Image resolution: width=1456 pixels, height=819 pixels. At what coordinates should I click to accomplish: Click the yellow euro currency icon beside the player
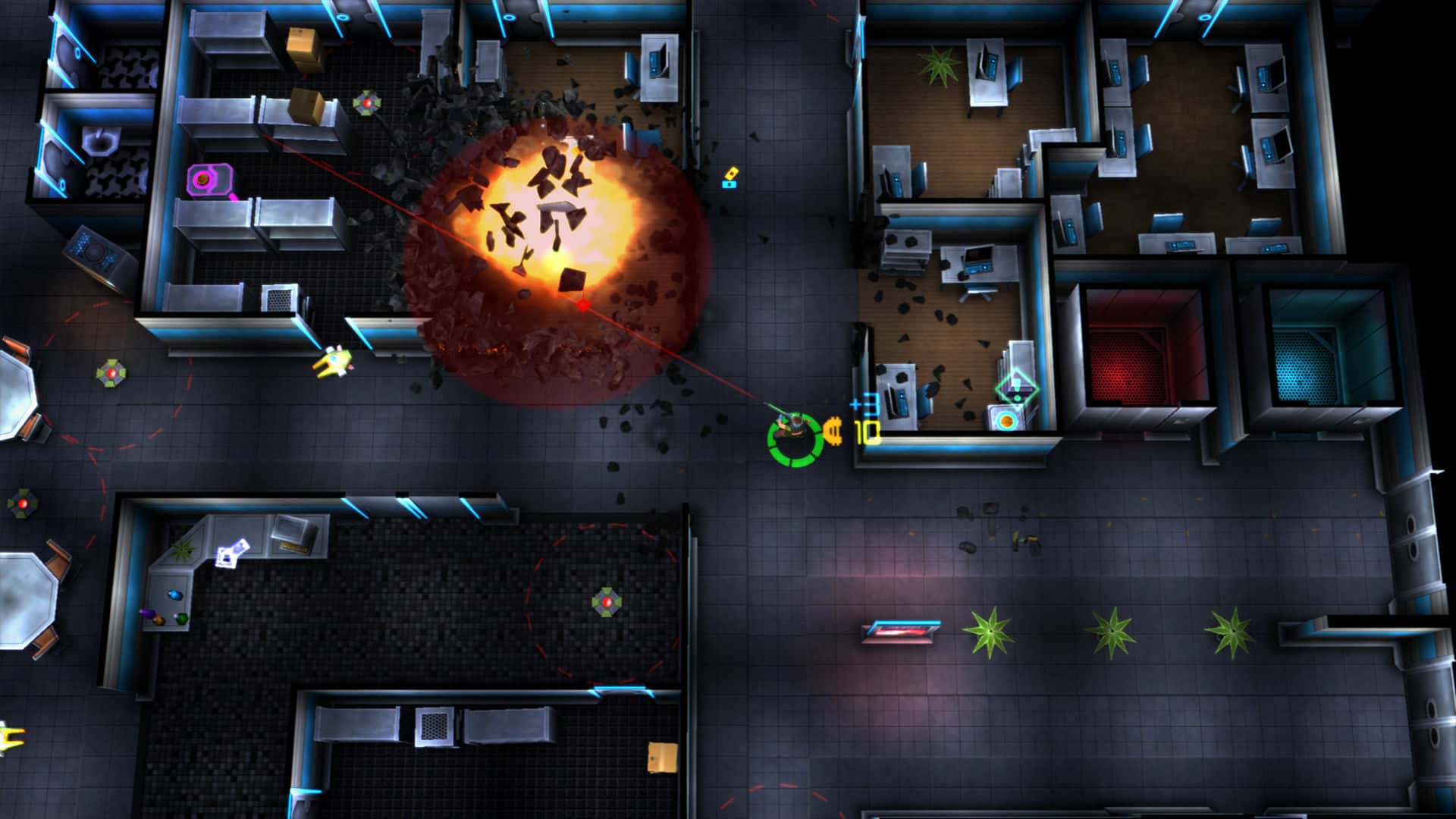pyautogui.click(x=834, y=431)
